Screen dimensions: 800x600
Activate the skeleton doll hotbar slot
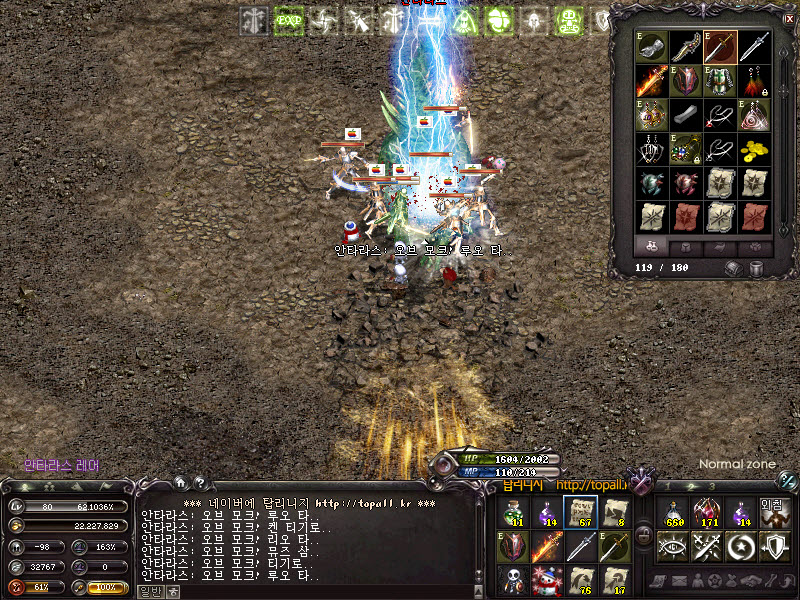(x=513, y=579)
